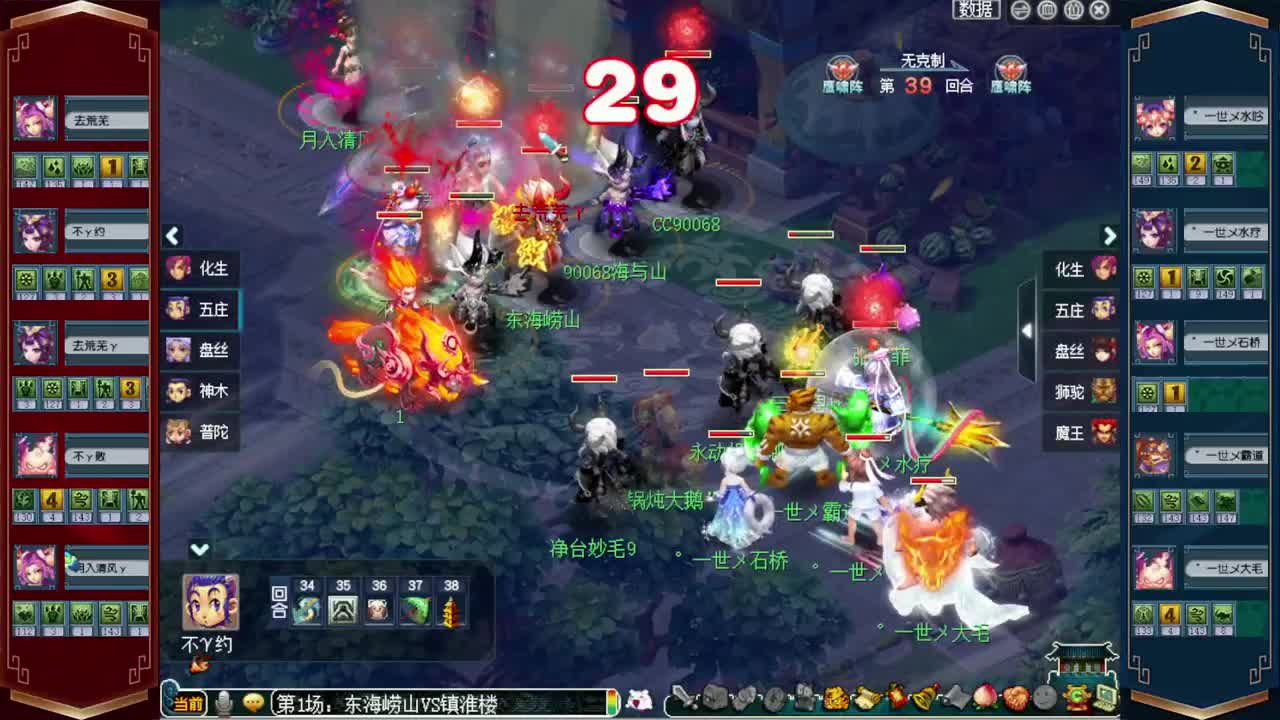Toggle the microphone in the chat bar
The width and height of the screenshot is (1280, 720).
(x=222, y=701)
